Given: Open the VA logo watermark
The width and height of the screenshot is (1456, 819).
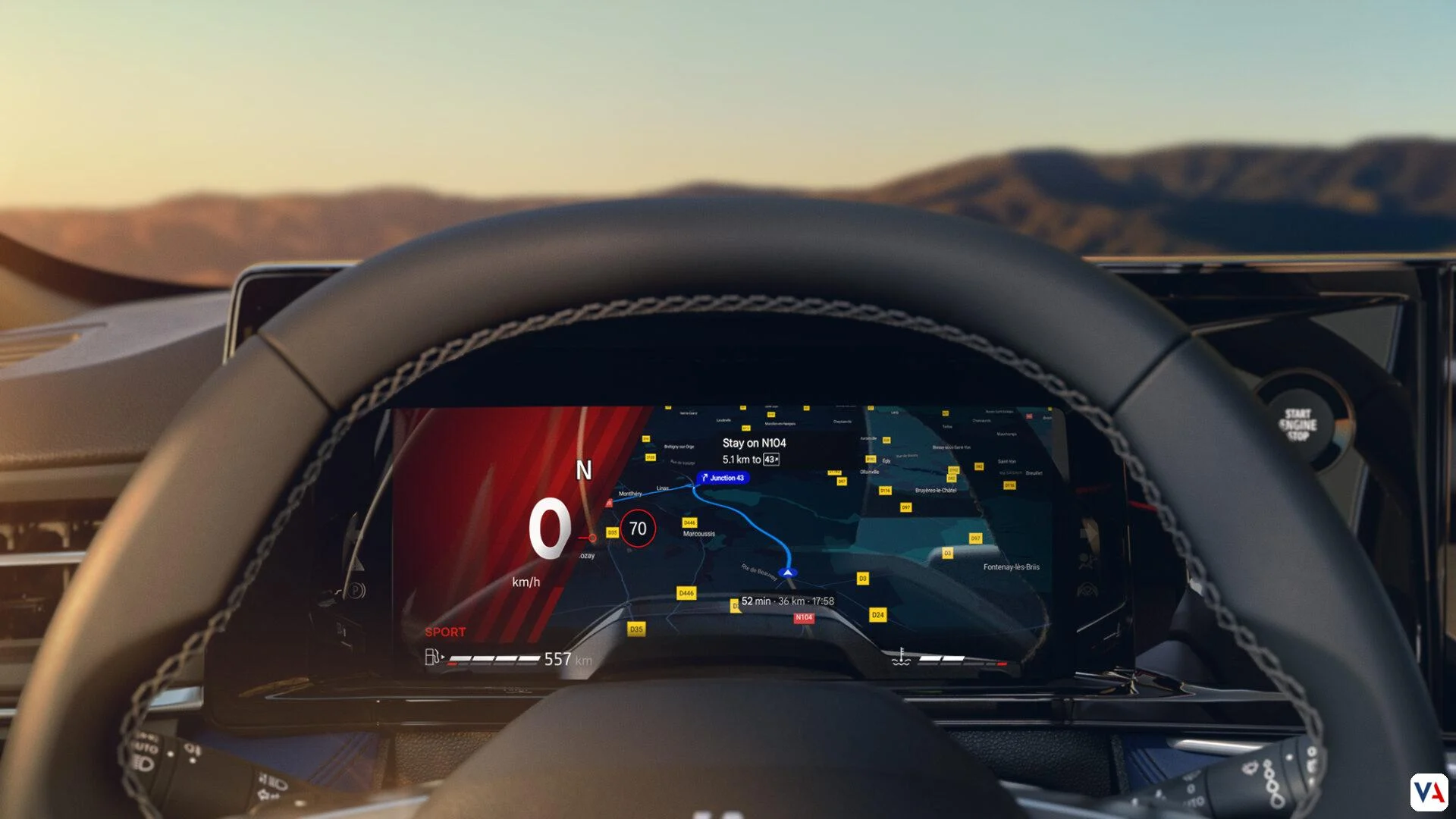Looking at the screenshot, I should pyautogui.click(x=1429, y=792).
